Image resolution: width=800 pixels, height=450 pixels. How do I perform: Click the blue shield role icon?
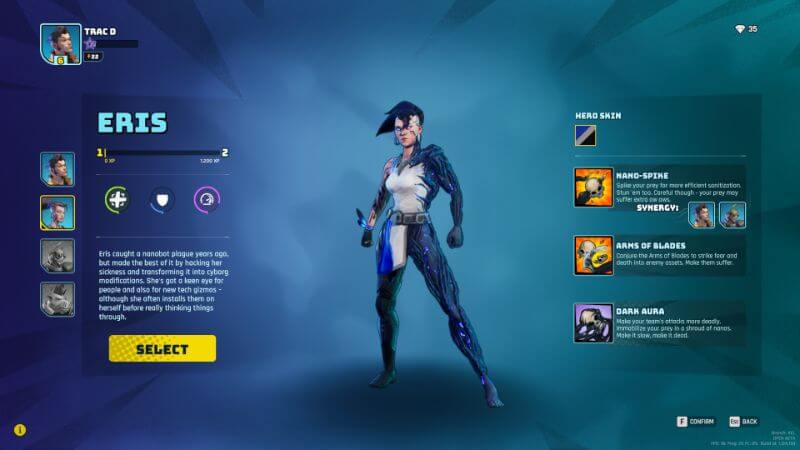point(161,199)
